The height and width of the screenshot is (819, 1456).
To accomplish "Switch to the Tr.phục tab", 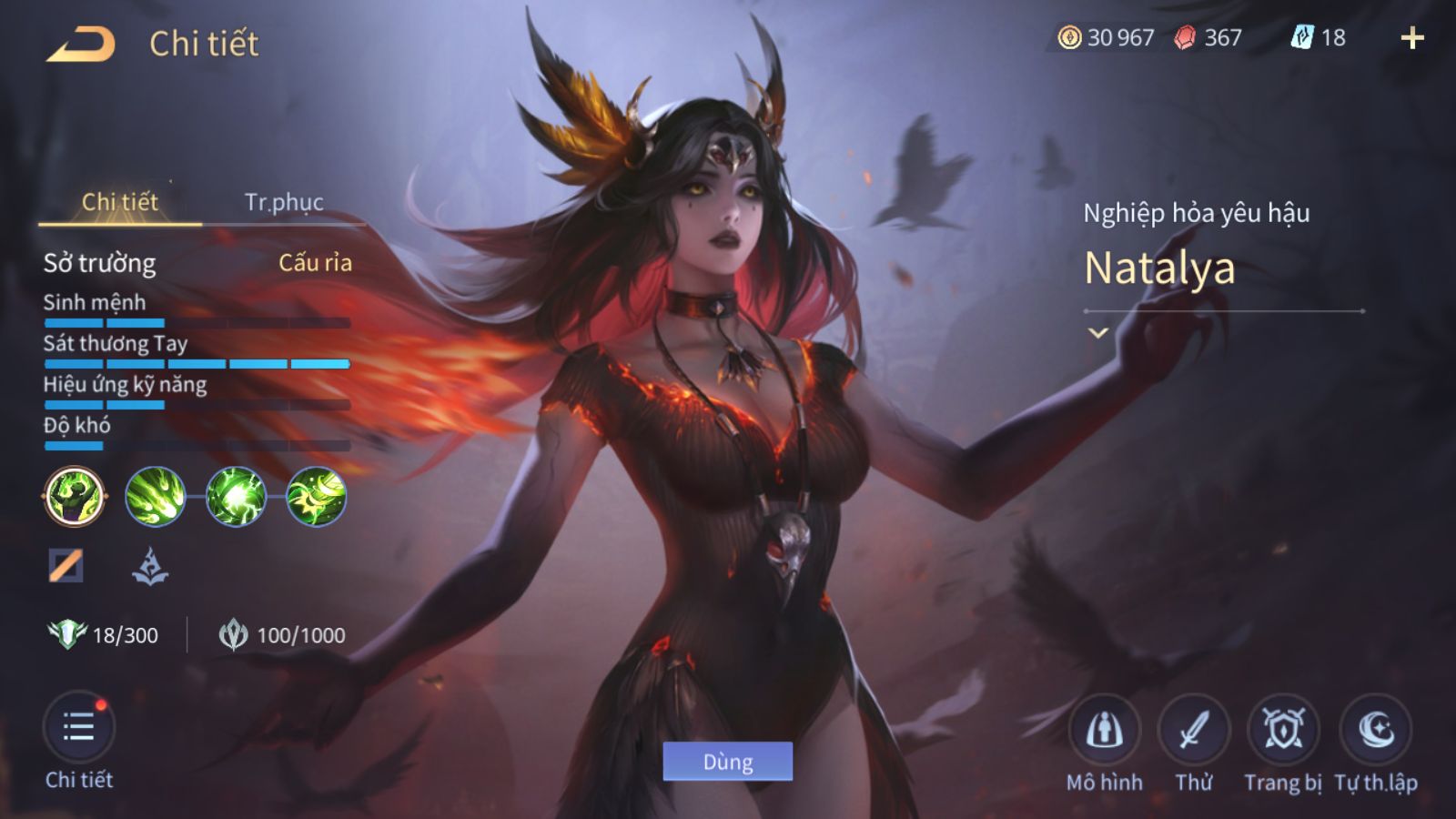I will 284,202.
